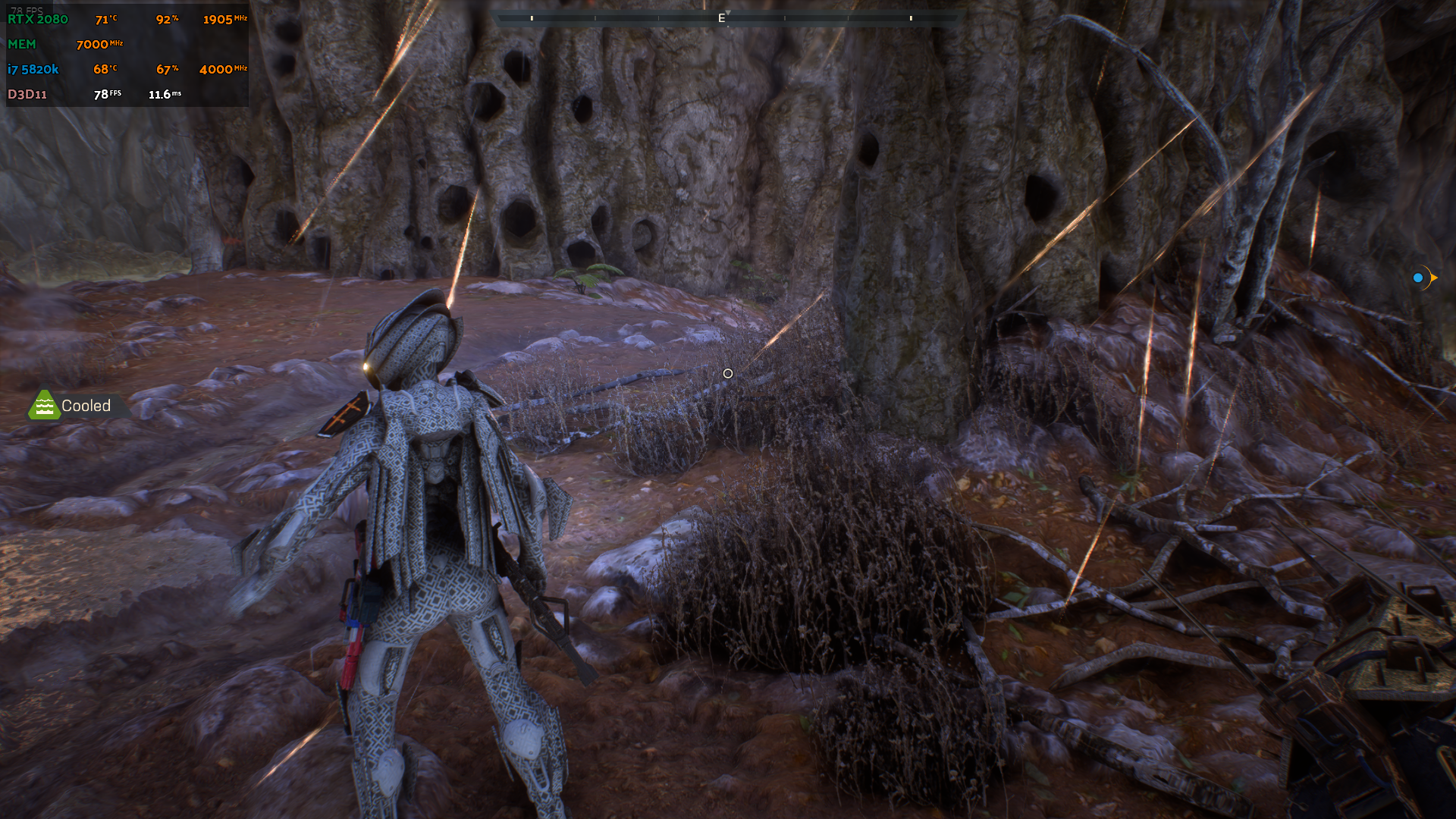Click the compass heading pointer triangle
The height and width of the screenshot is (819, 1456).
click(x=729, y=11)
